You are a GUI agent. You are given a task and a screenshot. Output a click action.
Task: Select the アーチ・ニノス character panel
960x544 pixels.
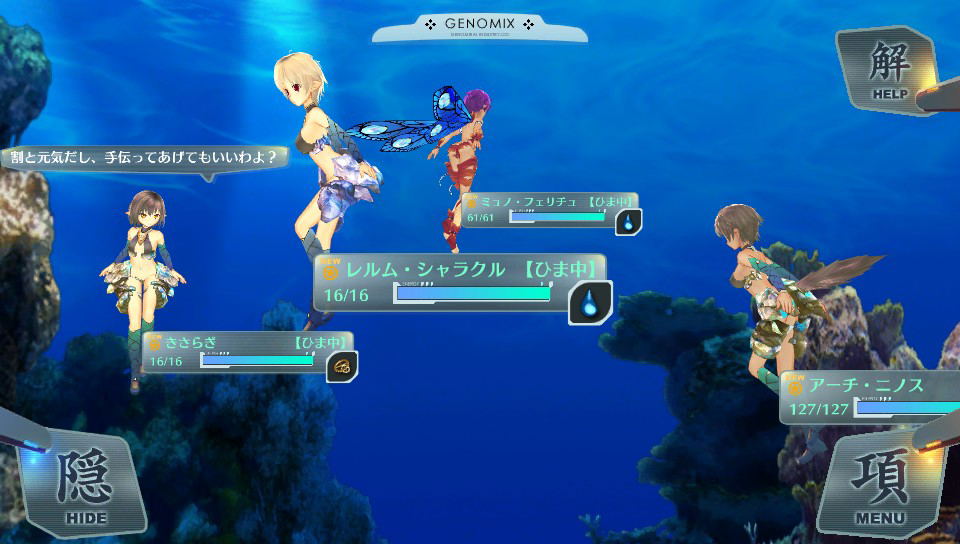pos(870,397)
